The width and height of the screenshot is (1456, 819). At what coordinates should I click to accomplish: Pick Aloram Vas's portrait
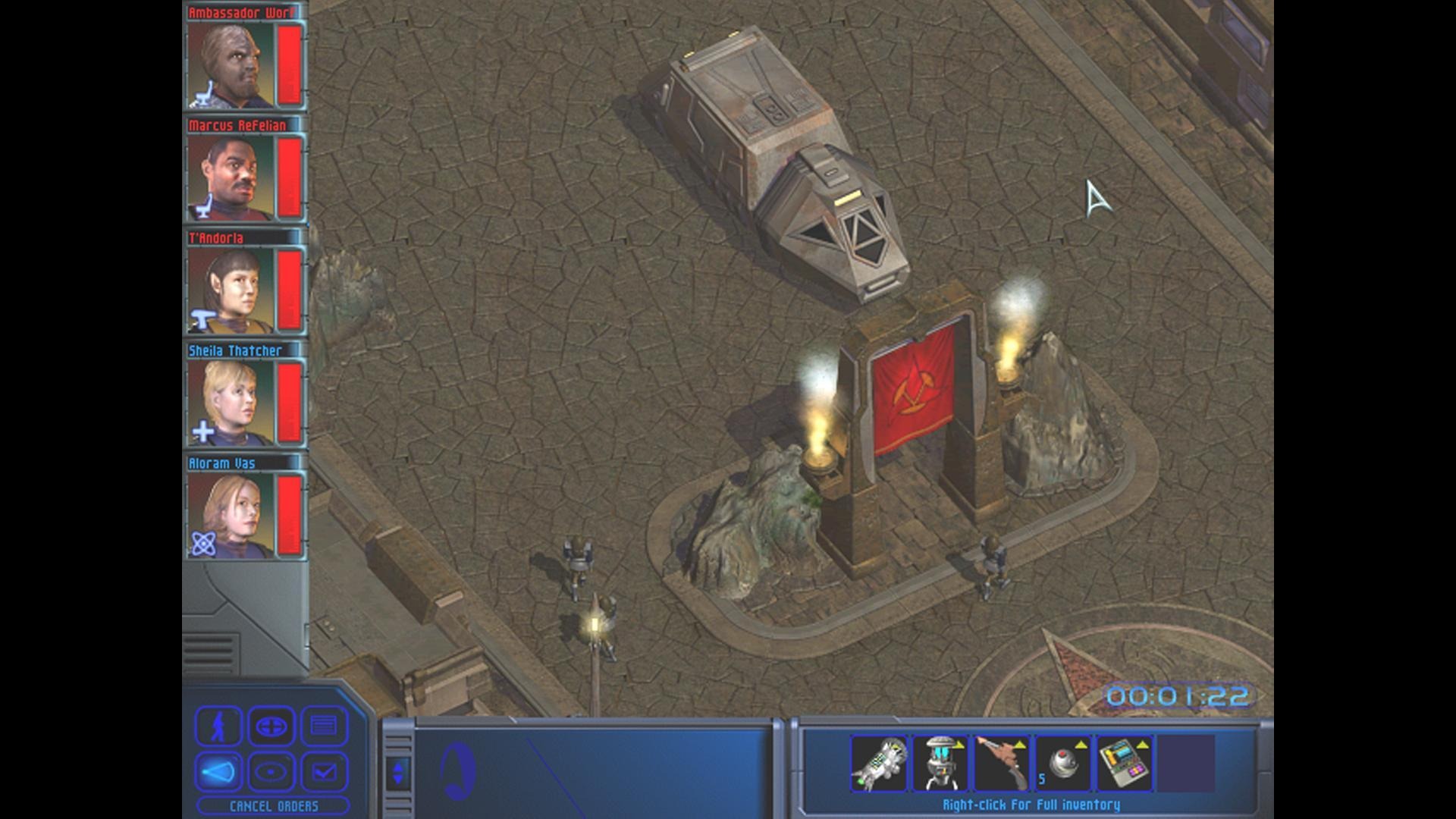click(231, 516)
